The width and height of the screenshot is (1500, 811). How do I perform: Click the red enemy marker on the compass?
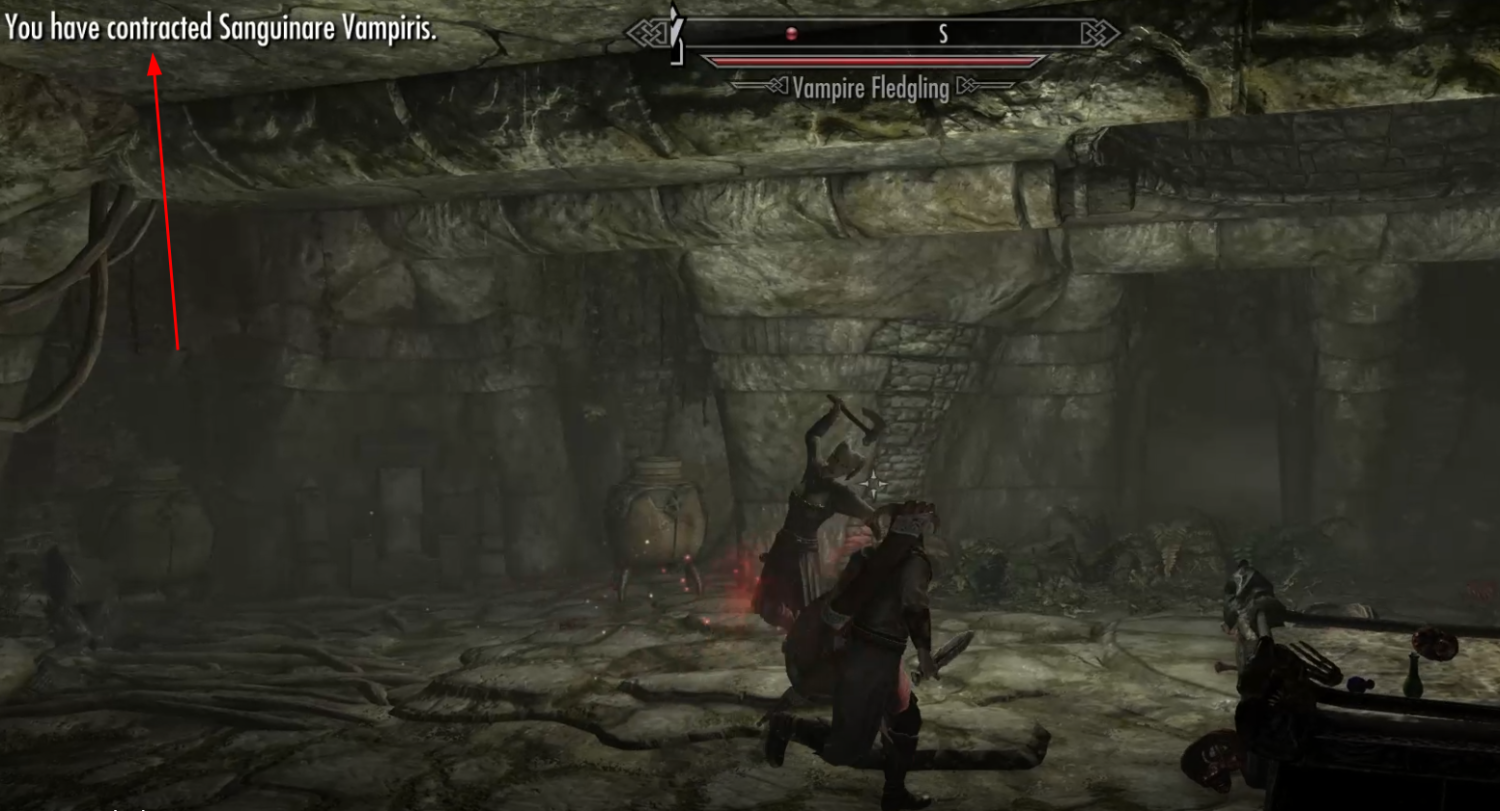tap(791, 34)
